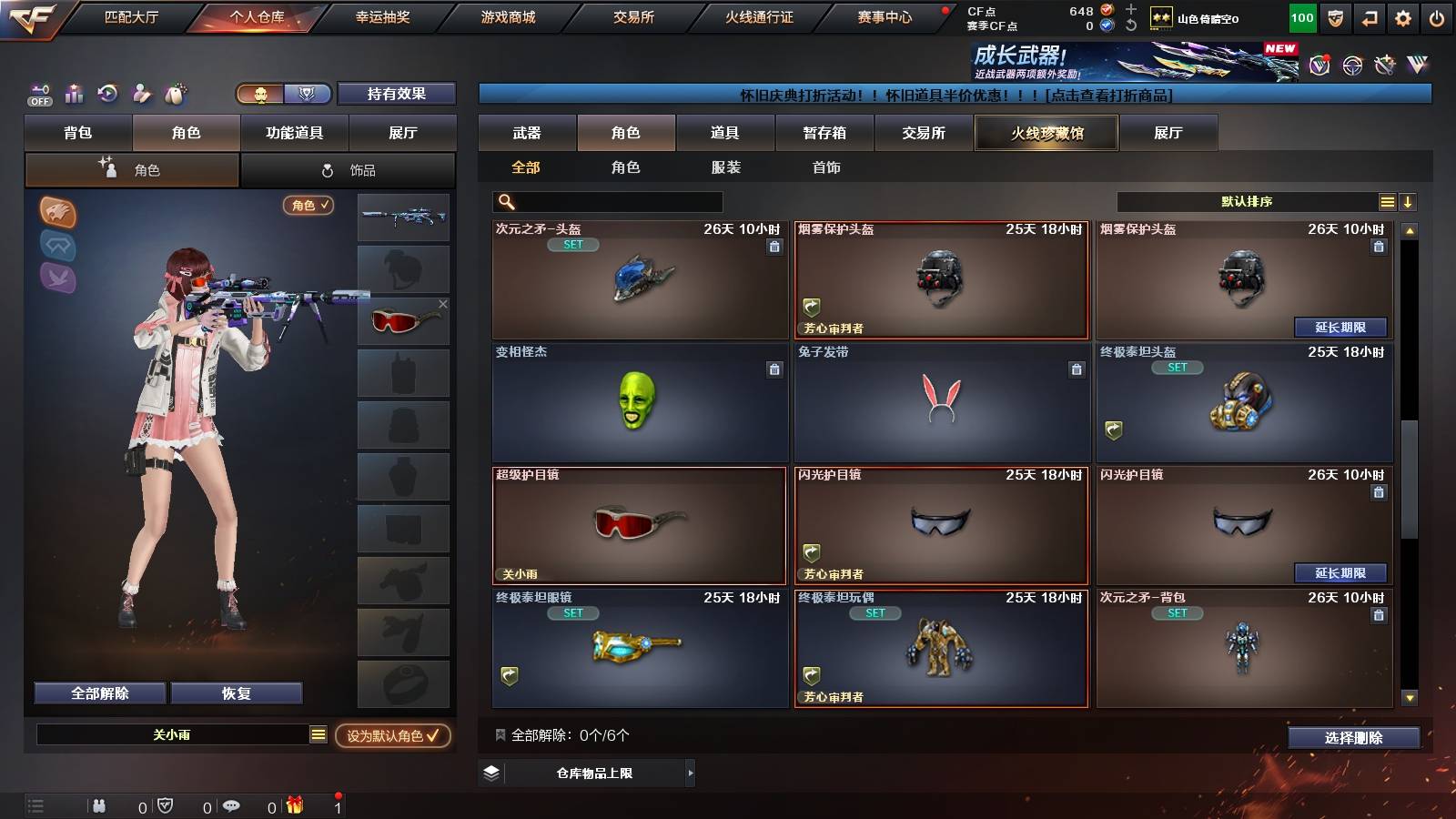Open the Lucky Draw spin icon in top-left toolbar
Screen dimensions: 1456x819
(108, 94)
